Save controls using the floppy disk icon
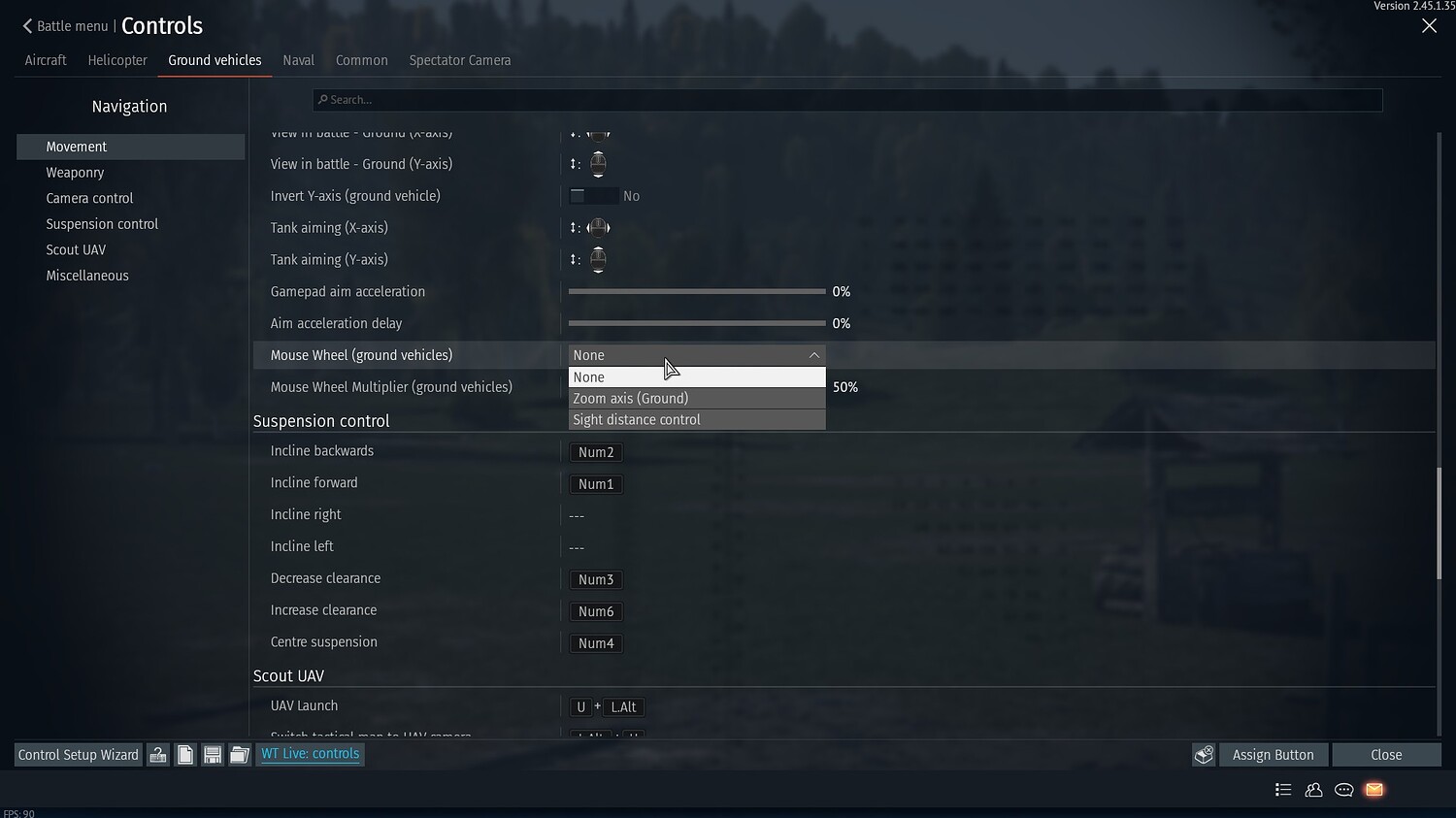 click(x=212, y=754)
